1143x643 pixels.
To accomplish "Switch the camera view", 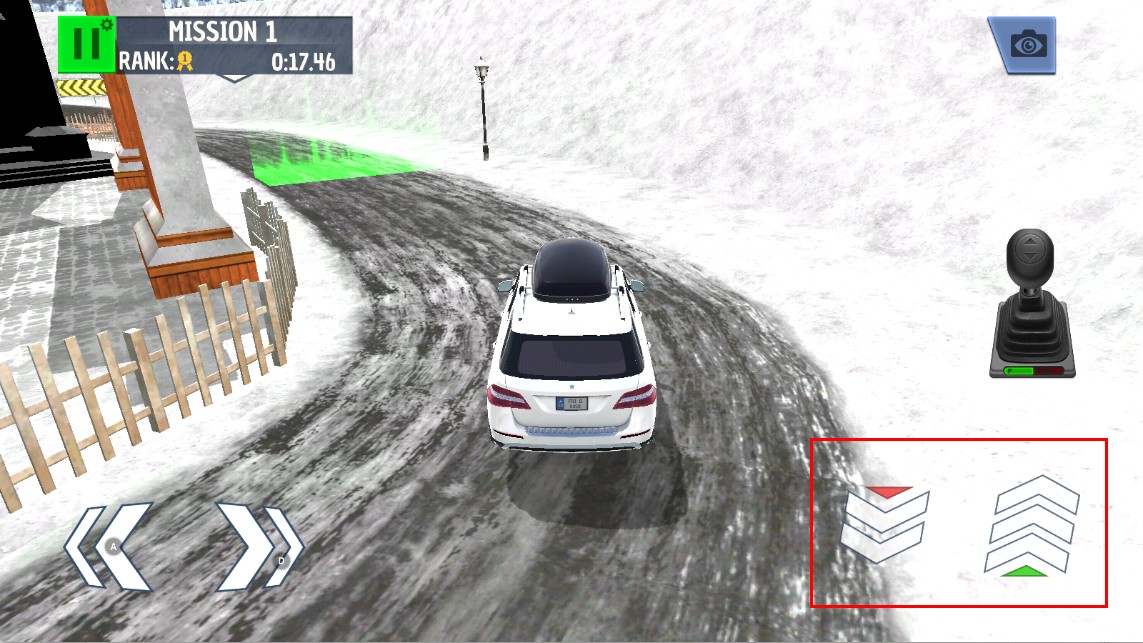I will pyautogui.click(x=1024, y=45).
